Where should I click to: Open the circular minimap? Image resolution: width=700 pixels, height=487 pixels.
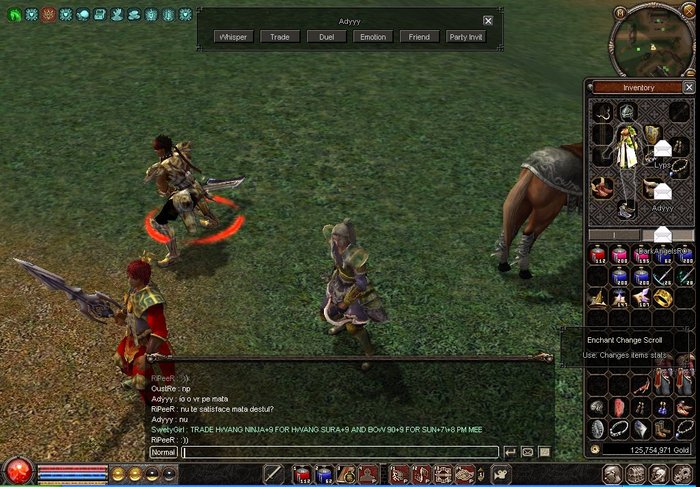click(650, 38)
